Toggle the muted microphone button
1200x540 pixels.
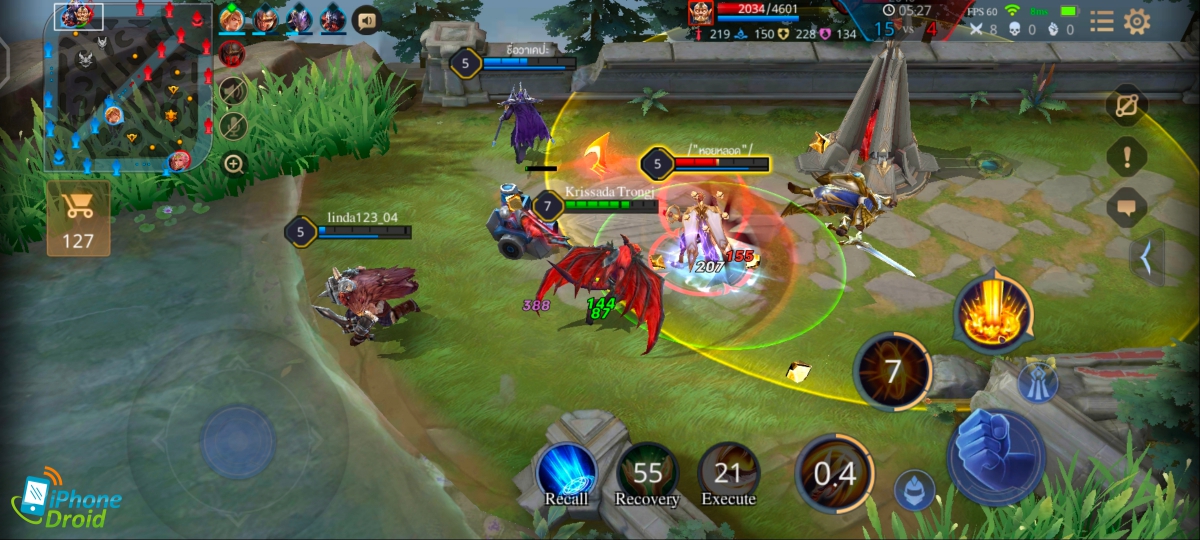[x=233, y=126]
